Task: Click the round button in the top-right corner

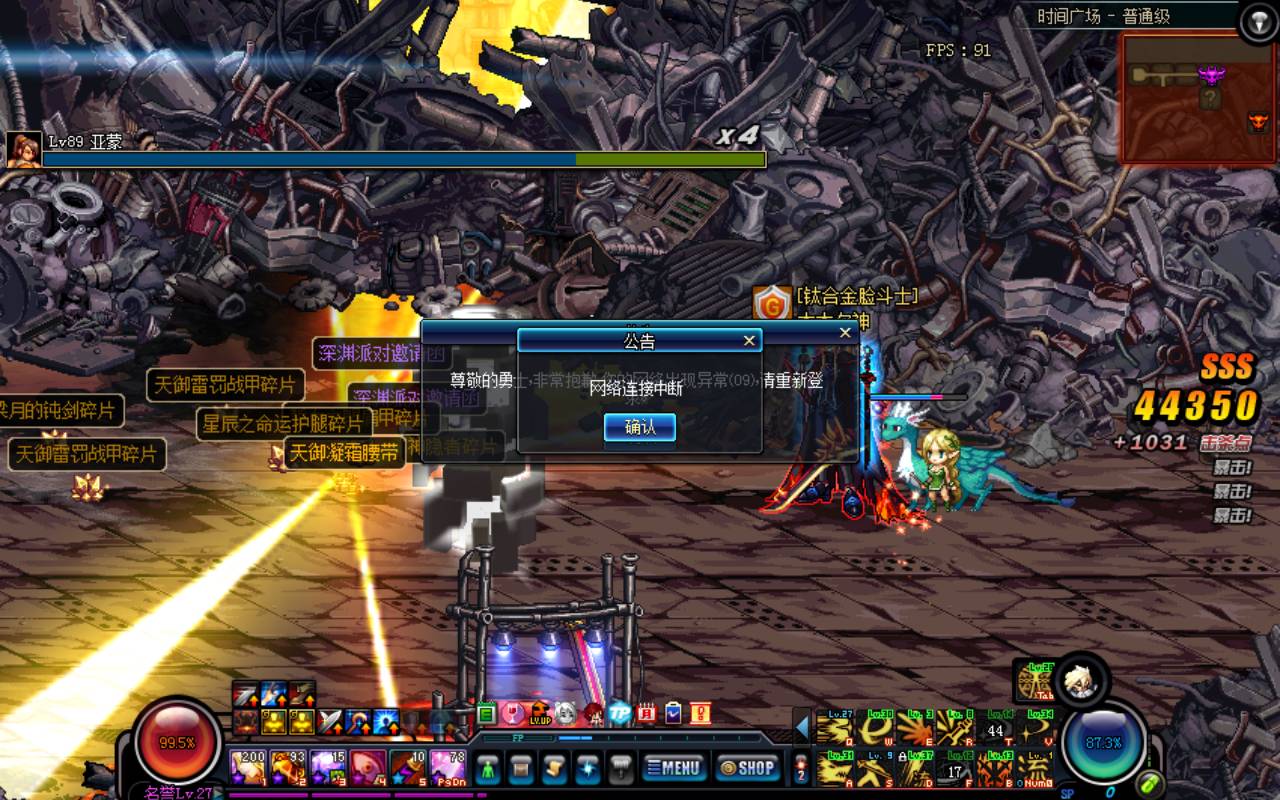Action: tap(1258, 22)
